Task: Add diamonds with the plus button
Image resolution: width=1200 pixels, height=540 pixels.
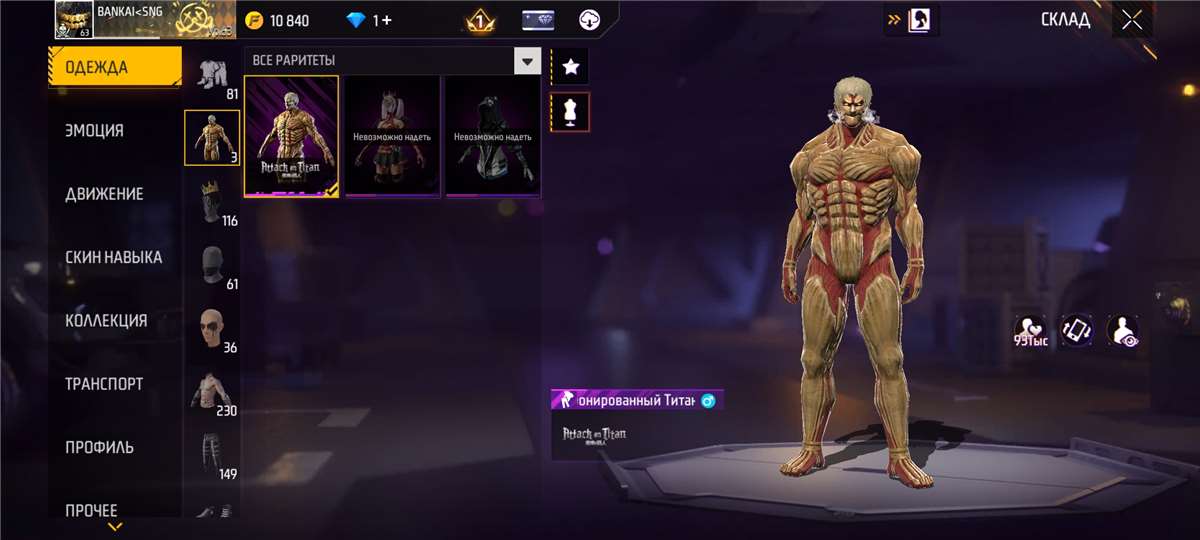Action: (x=386, y=20)
